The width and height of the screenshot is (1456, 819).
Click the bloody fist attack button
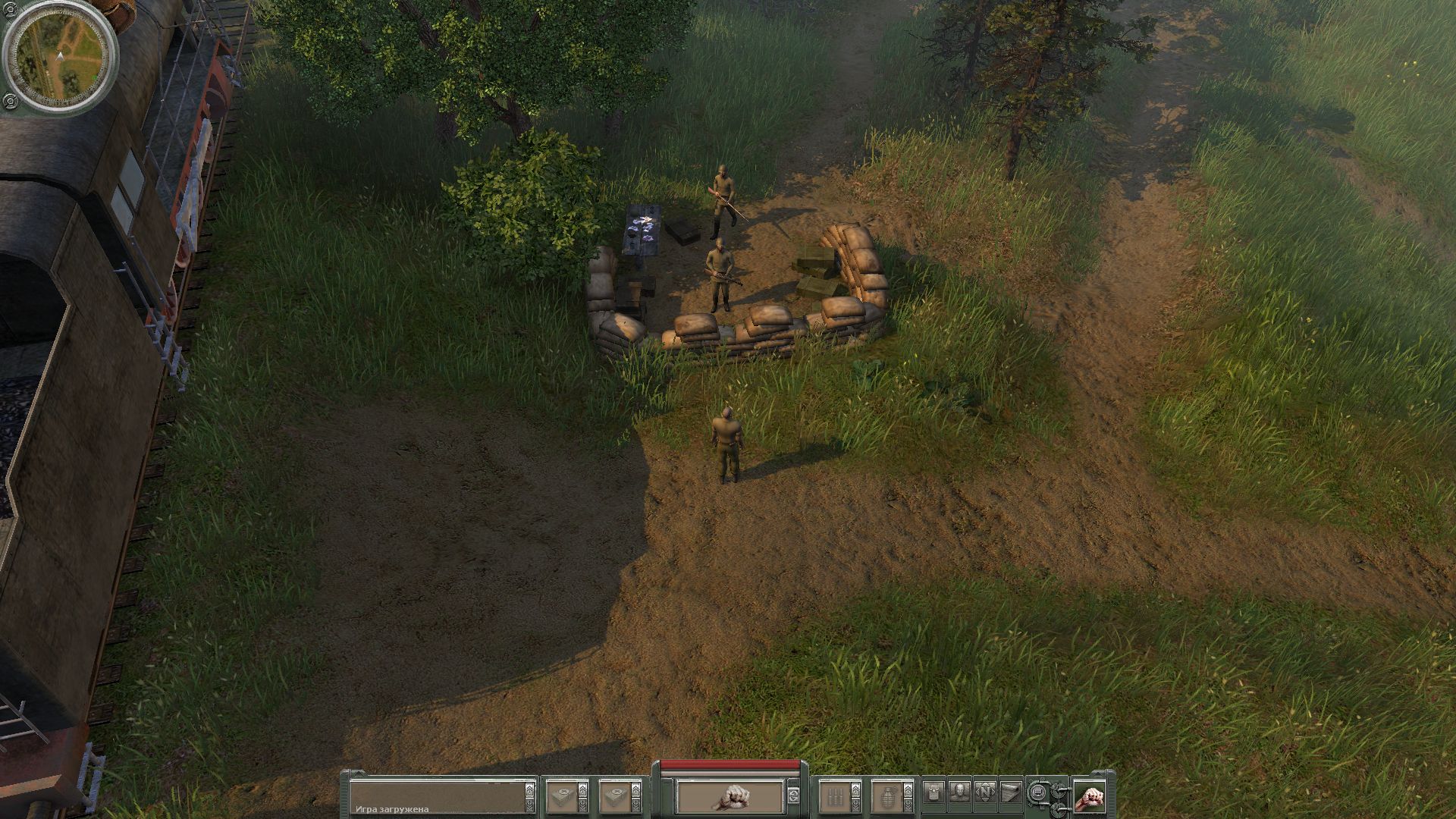click(1088, 796)
